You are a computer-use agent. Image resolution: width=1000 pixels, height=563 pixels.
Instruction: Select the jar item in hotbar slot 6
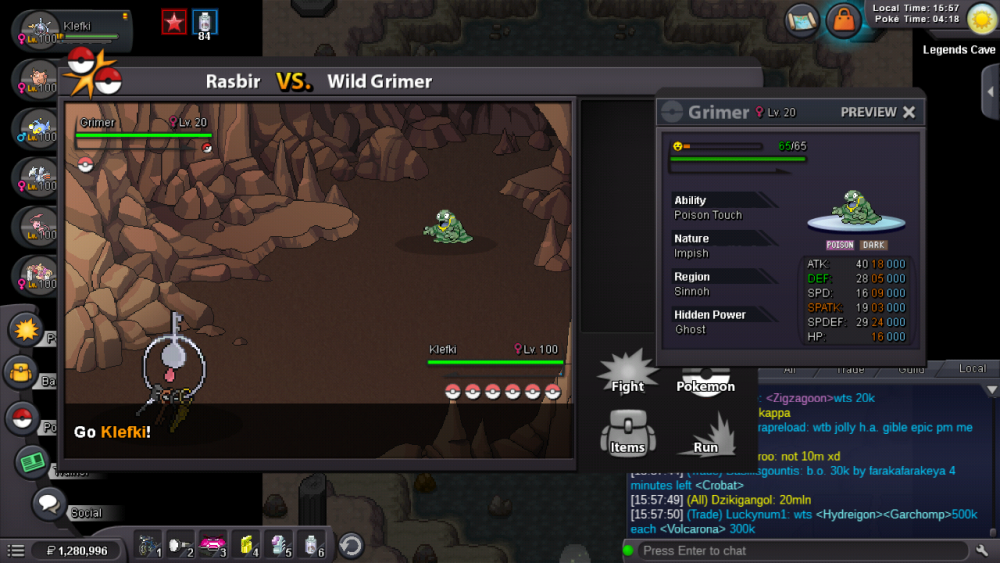[x=314, y=546]
